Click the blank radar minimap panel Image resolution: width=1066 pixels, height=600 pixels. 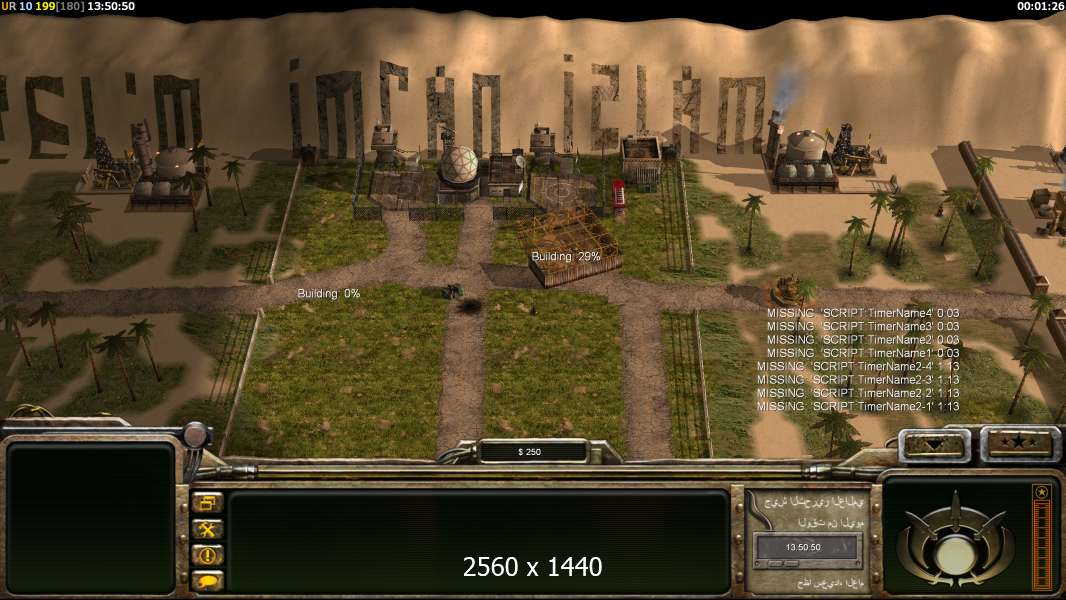tap(91, 518)
